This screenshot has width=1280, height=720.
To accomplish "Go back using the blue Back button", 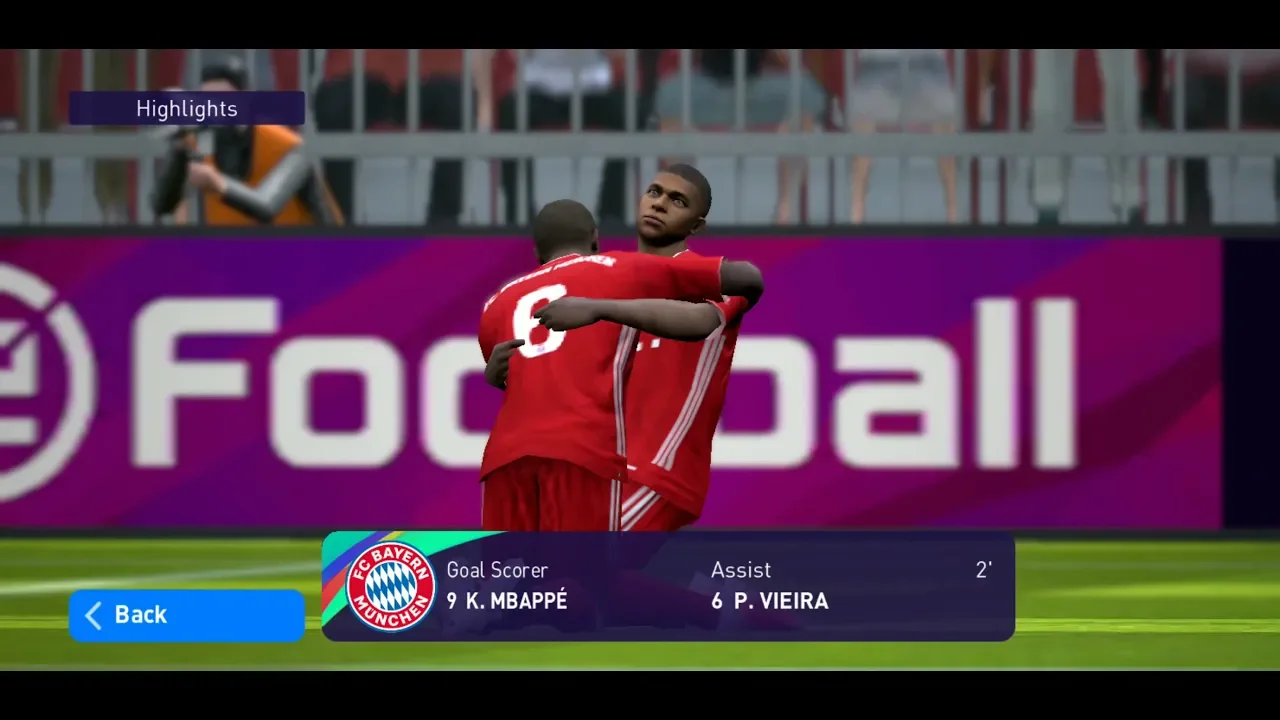I will click(x=186, y=615).
